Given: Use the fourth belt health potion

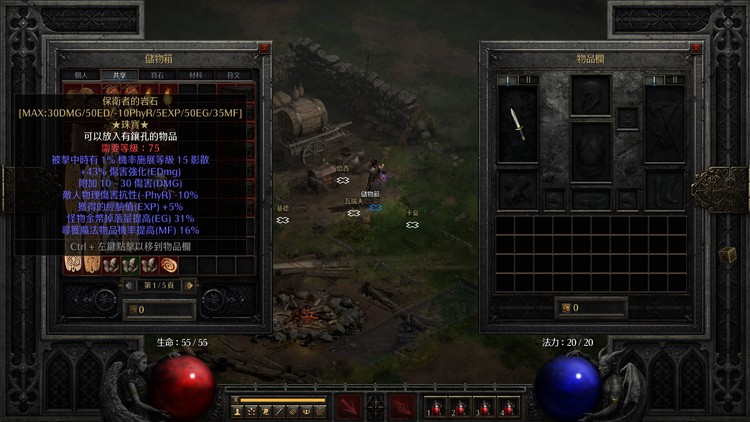Looking at the screenshot, I should [507, 407].
